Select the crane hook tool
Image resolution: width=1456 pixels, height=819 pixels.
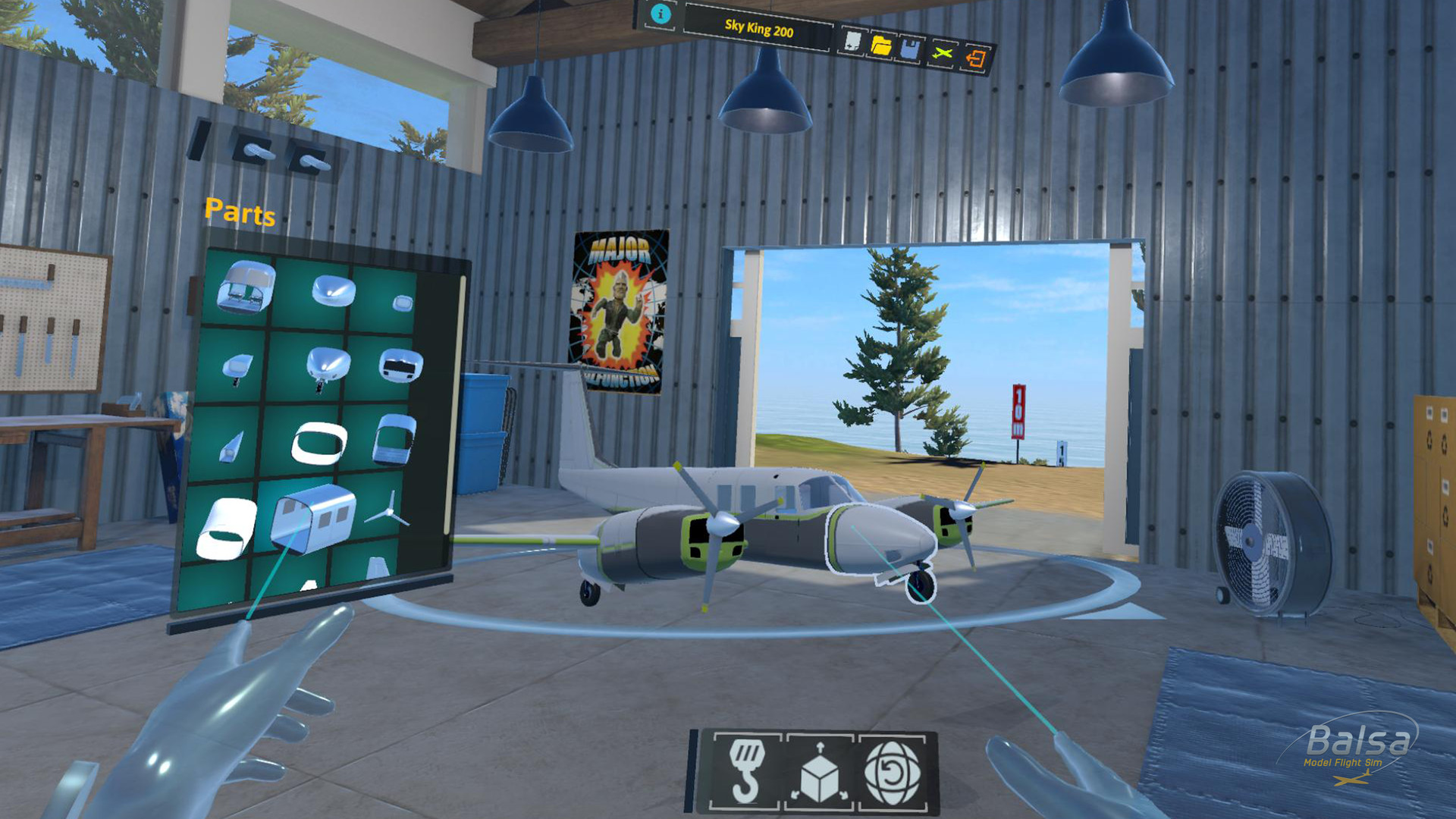[746, 769]
